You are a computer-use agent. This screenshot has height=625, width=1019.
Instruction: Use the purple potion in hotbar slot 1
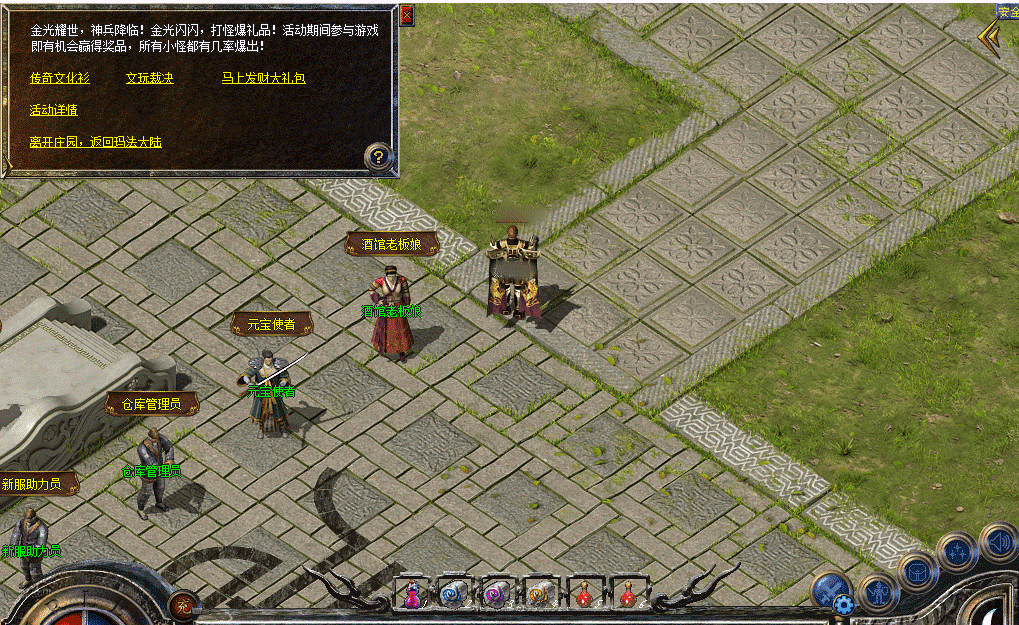pyautogui.click(x=412, y=594)
